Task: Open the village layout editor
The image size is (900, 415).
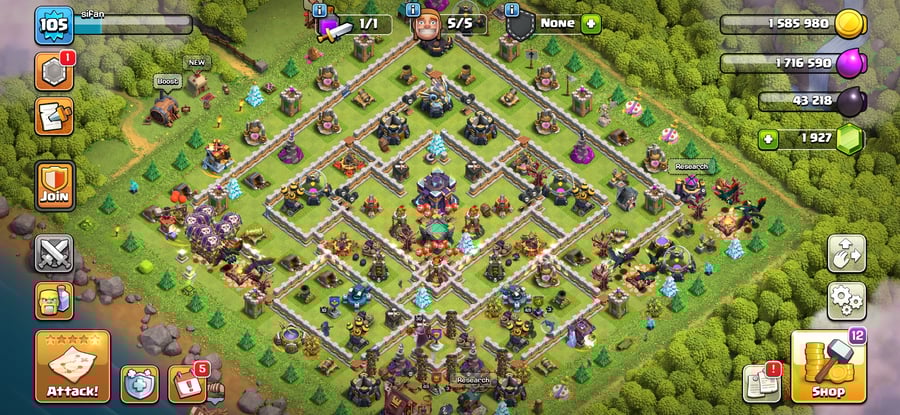Action: [x=846, y=253]
